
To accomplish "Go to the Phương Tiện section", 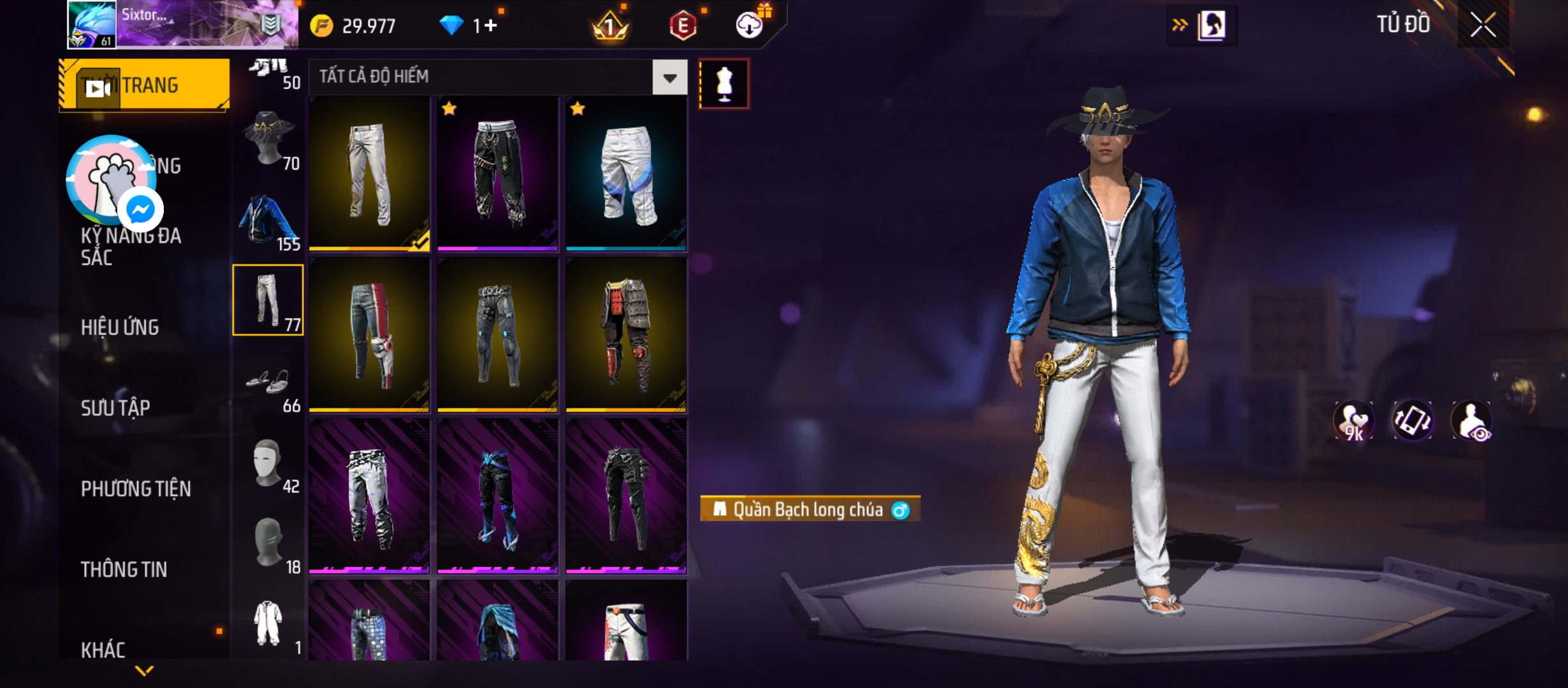I will (x=136, y=489).
